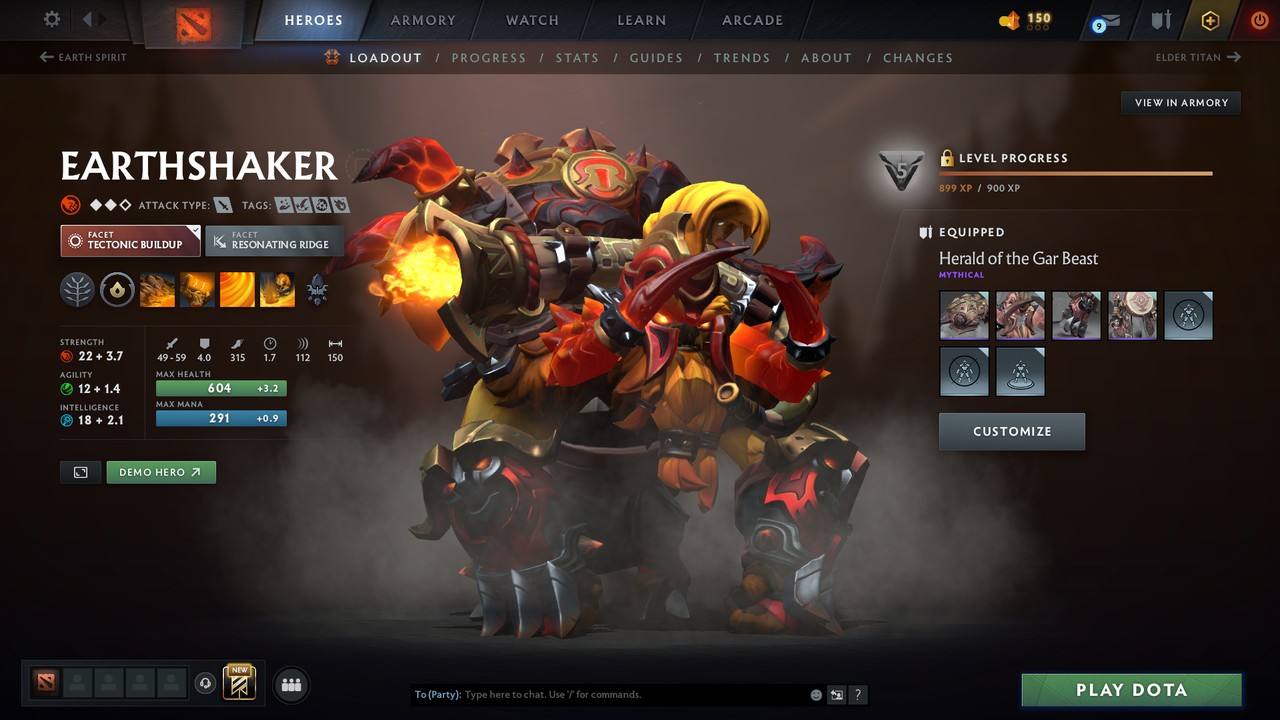Click the Dota Plus hexagon icon
1280x720 pixels.
click(1210, 20)
